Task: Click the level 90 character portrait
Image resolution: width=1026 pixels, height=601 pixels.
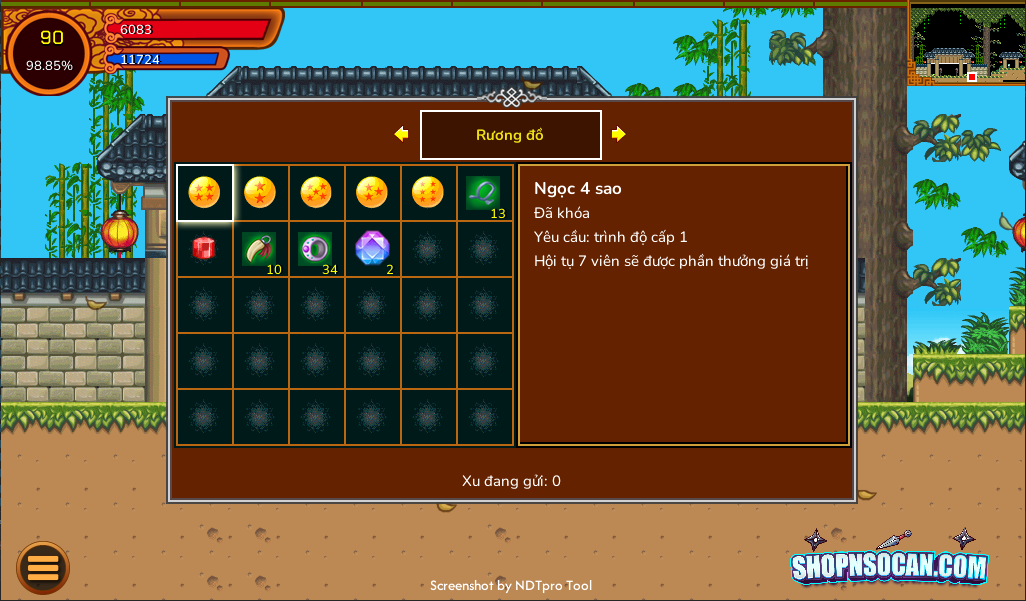Action: (x=50, y=51)
